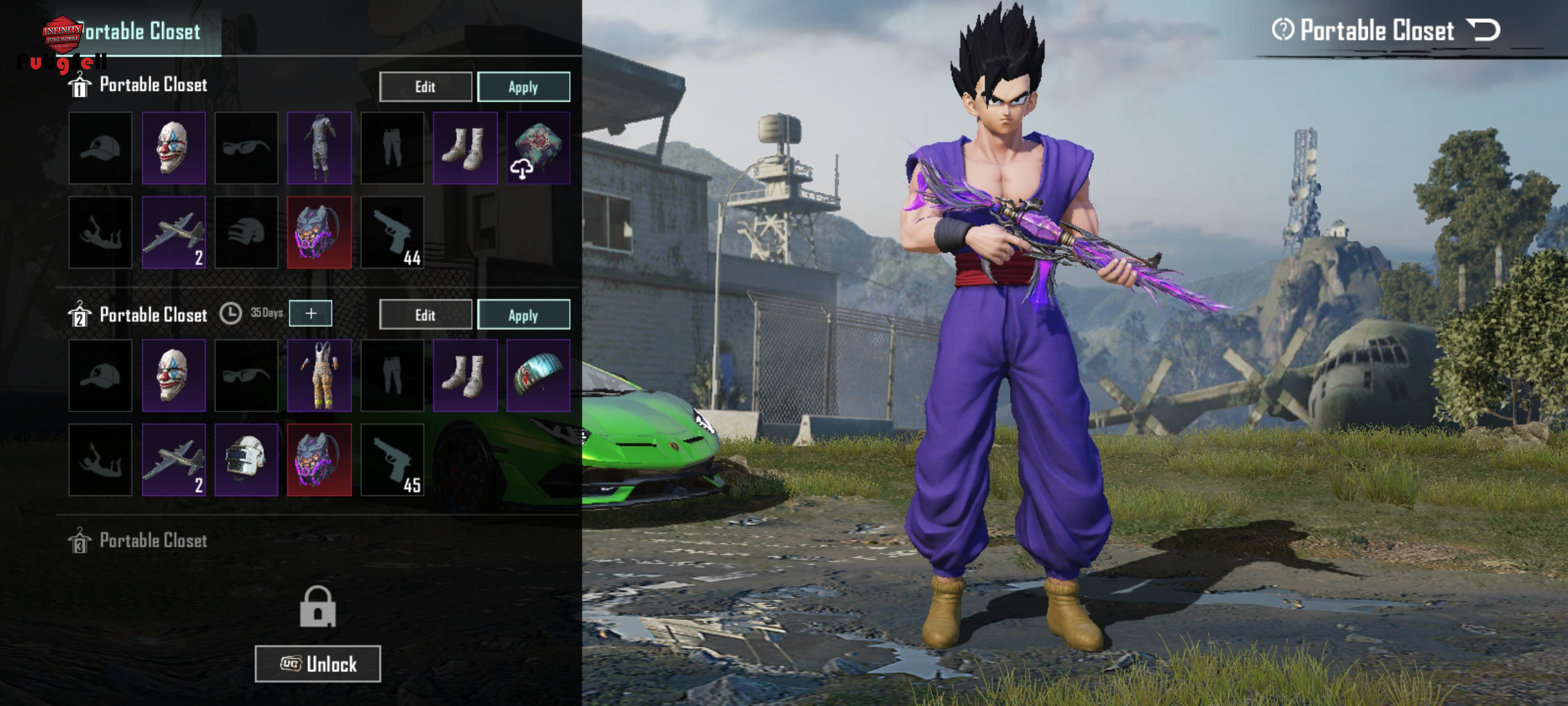1568x706 pixels.
Task: Select the cloud-download parachute item slot
Action: tap(538, 148)
